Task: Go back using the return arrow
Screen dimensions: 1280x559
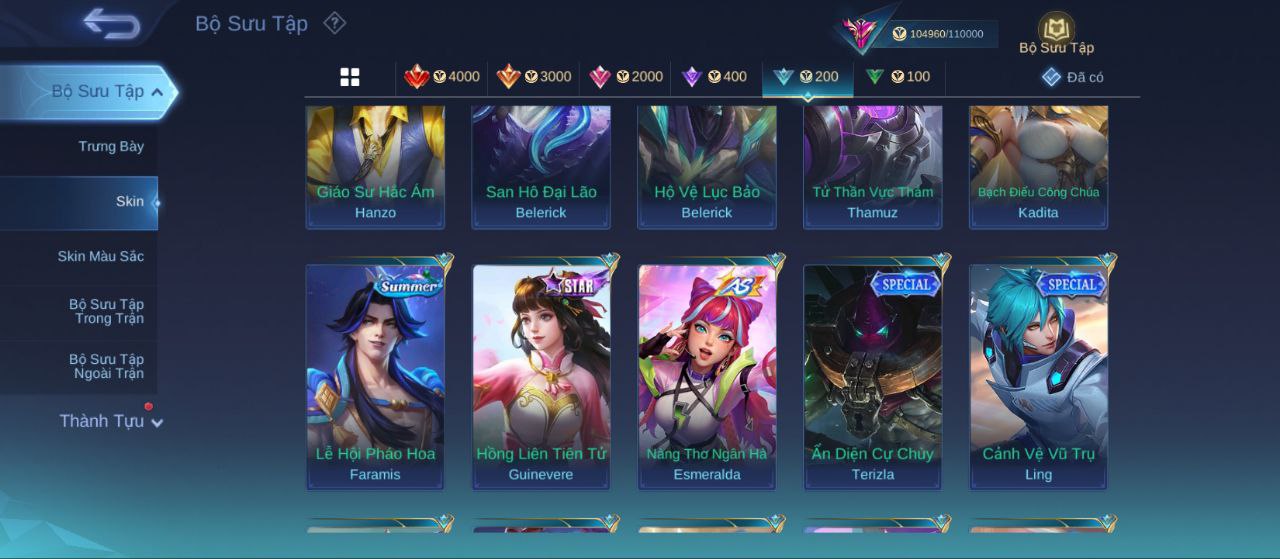Action: 111,23
